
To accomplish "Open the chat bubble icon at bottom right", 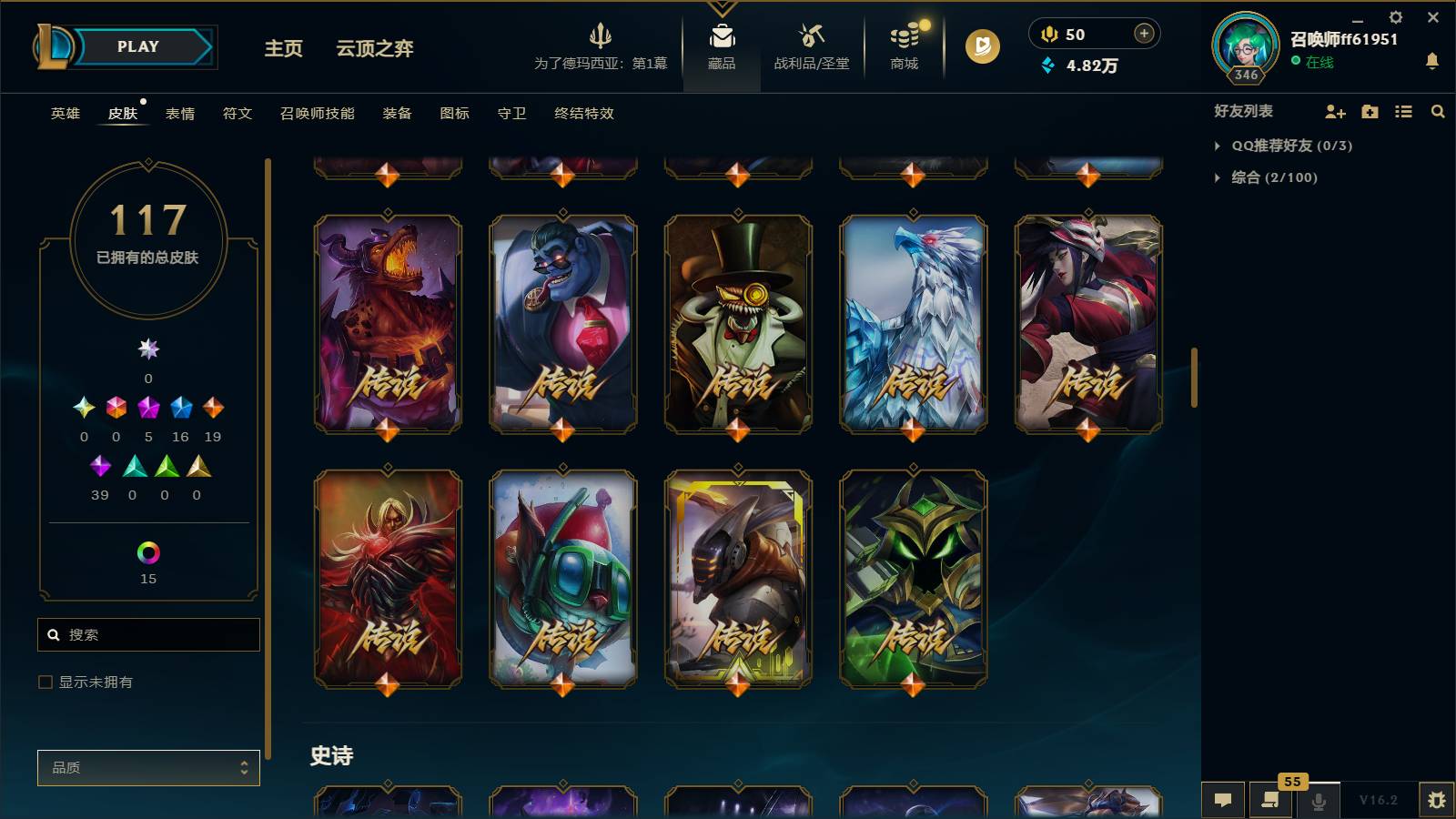I will (1223, 801).
